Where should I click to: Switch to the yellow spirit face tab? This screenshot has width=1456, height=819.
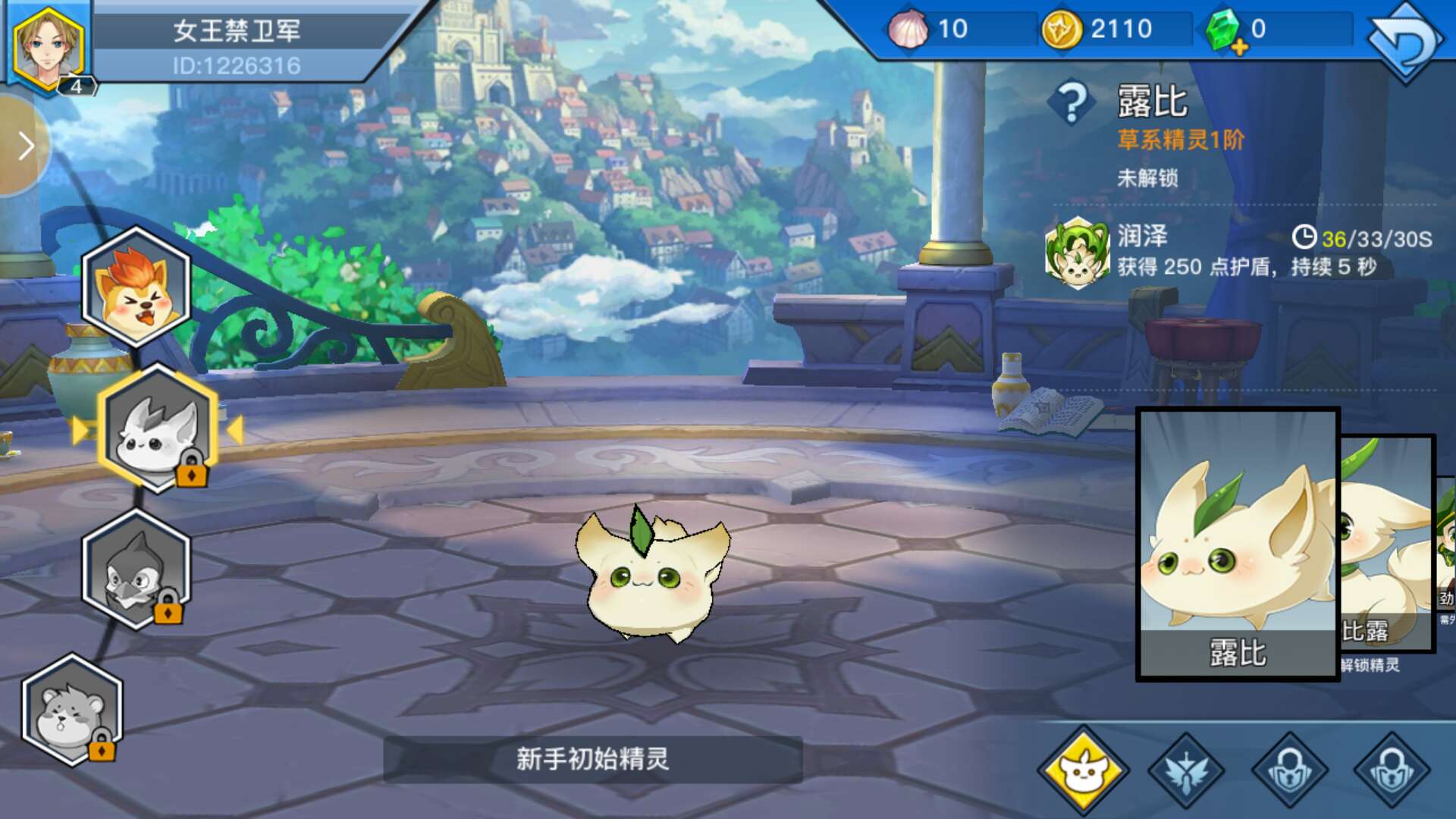pos(1083,771)
